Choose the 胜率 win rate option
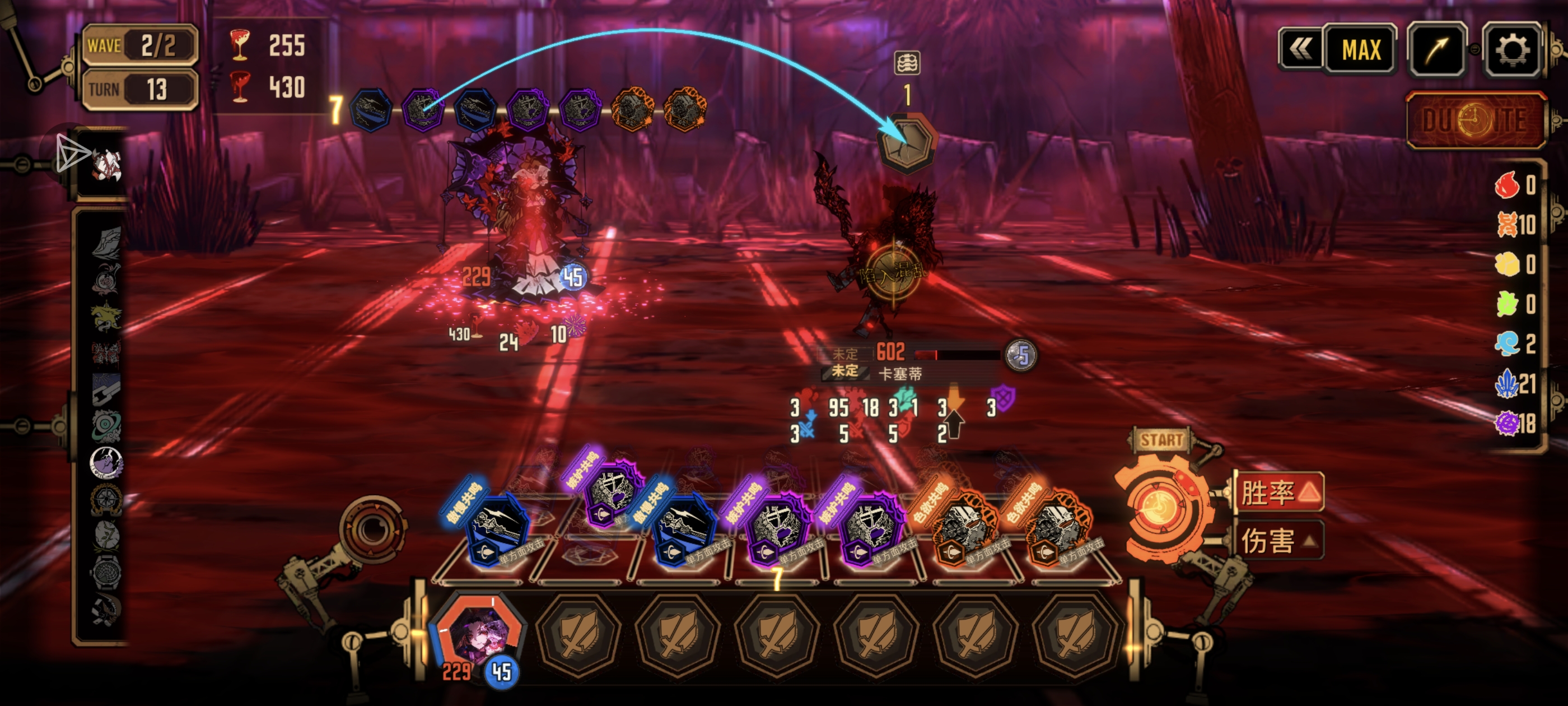 point(1279,491)
